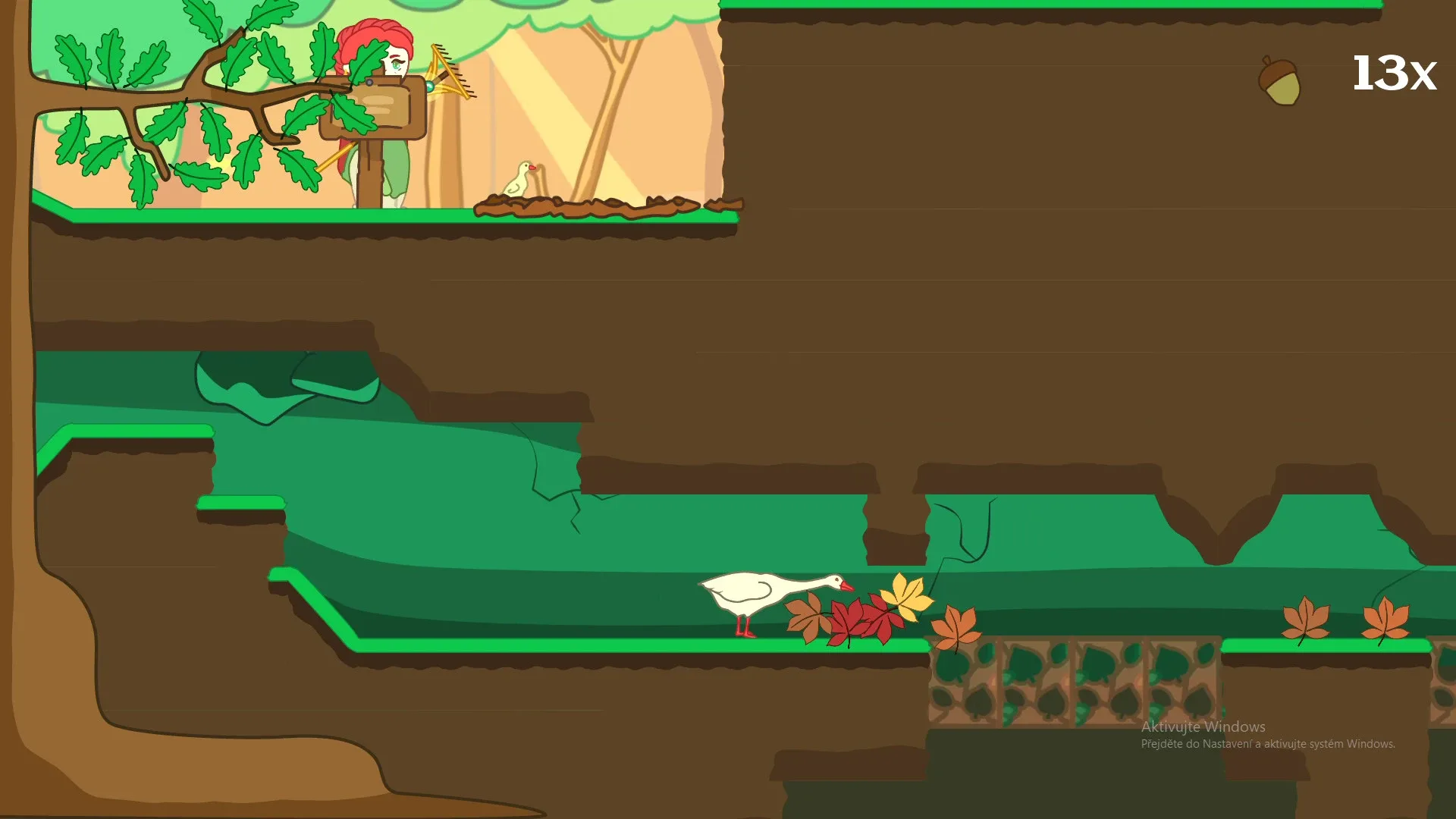The height and width of the screenshot is (819, 1456).
Task: Select the 13x score label
Action: (x=1394, y=74)
